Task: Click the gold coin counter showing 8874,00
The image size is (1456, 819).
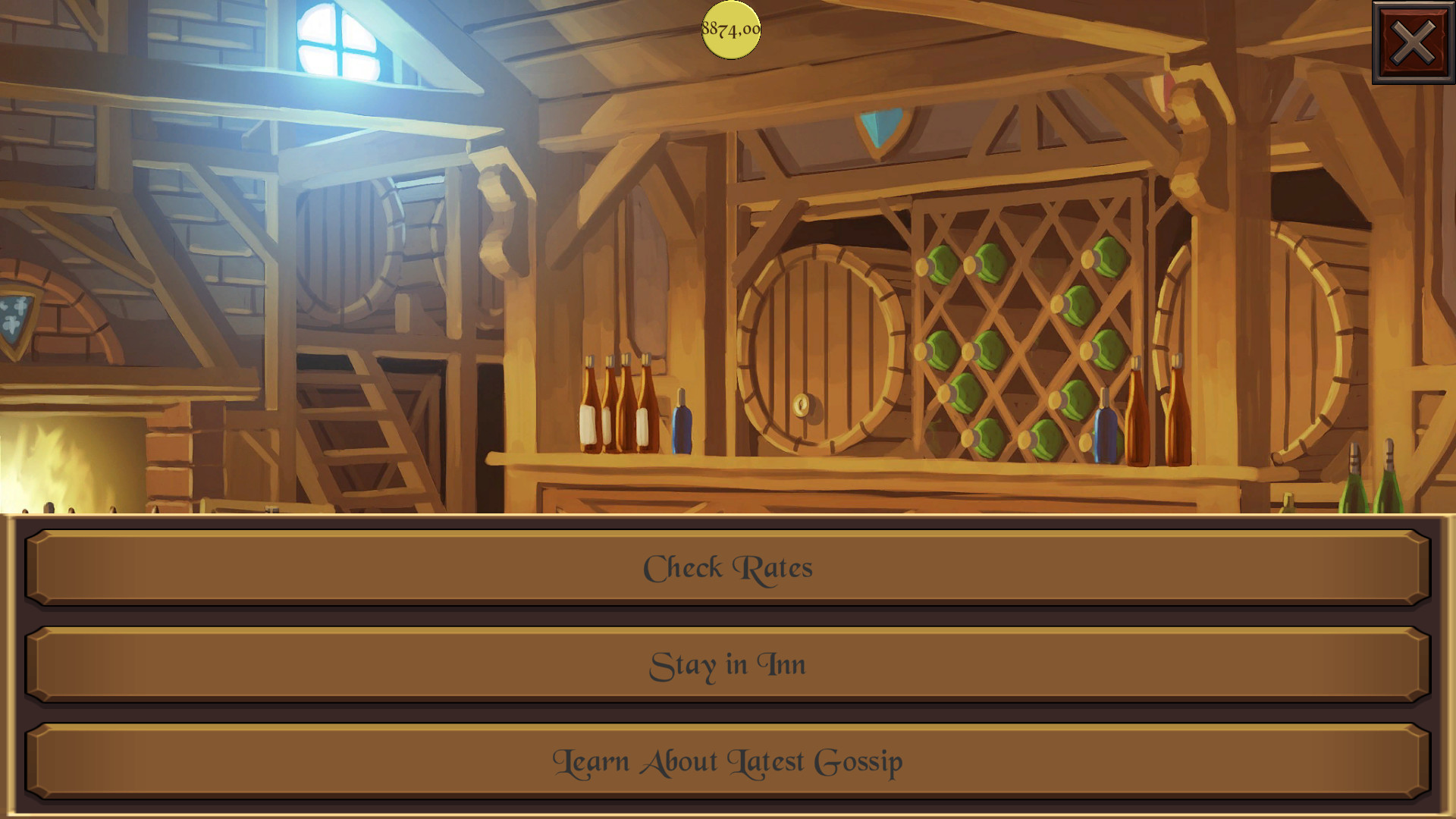Action: [730, 29]
